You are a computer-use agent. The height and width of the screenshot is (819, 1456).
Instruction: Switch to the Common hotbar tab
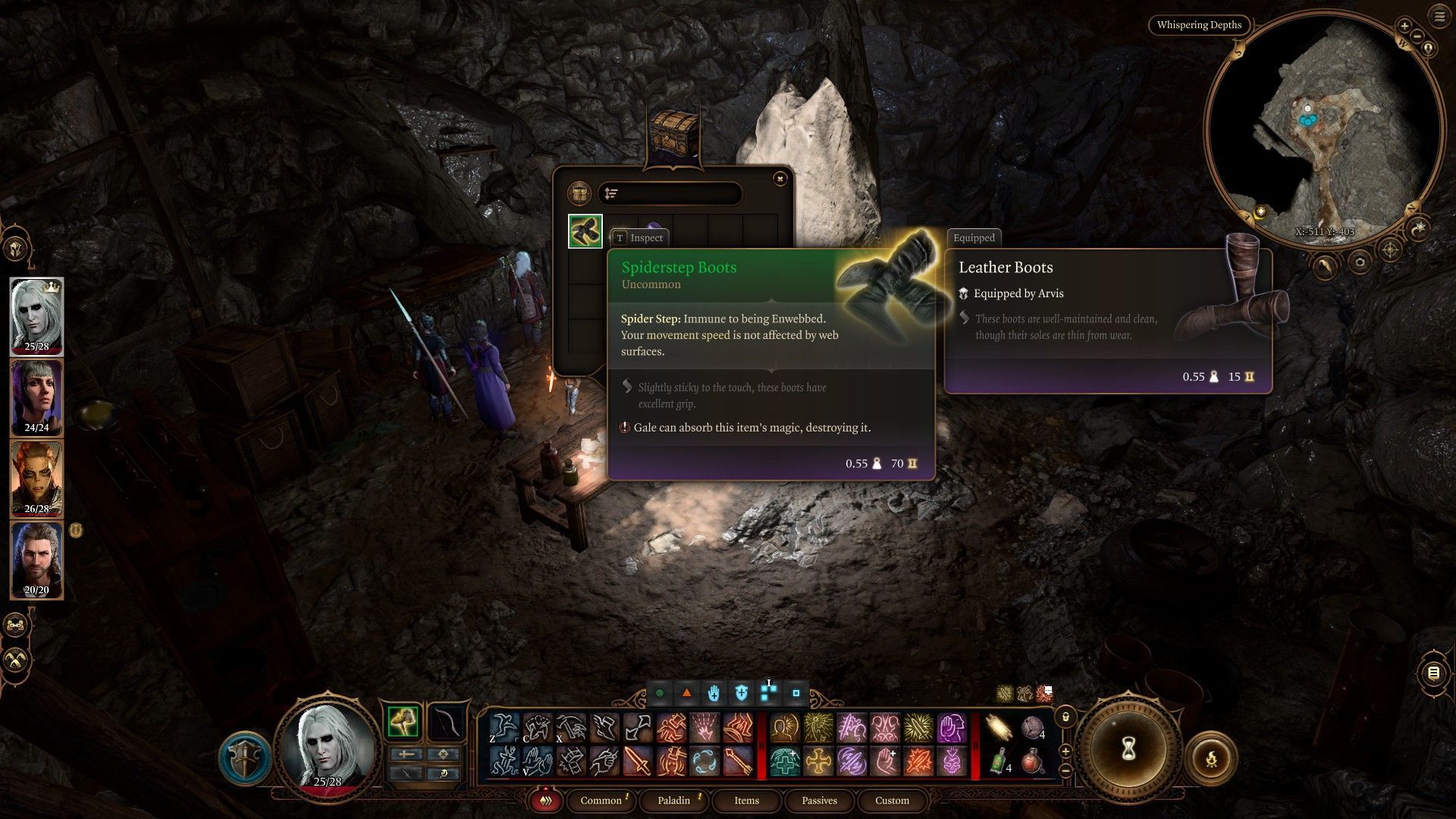tap(601, 800)
